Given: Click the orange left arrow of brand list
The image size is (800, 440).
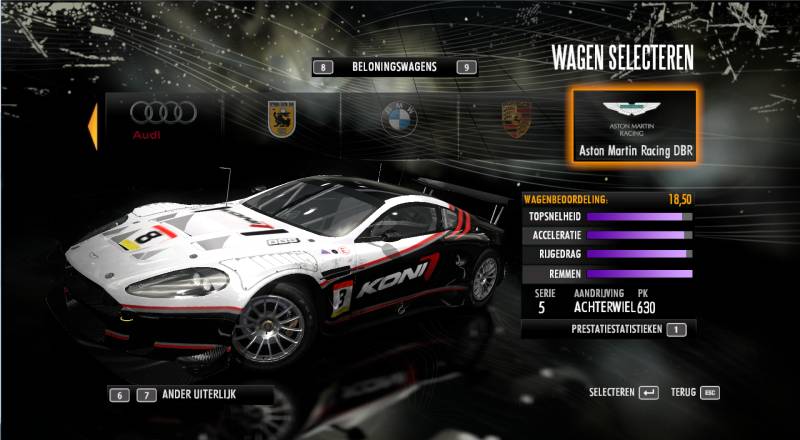Looking at the screenshot, I should tap(92, 126).
